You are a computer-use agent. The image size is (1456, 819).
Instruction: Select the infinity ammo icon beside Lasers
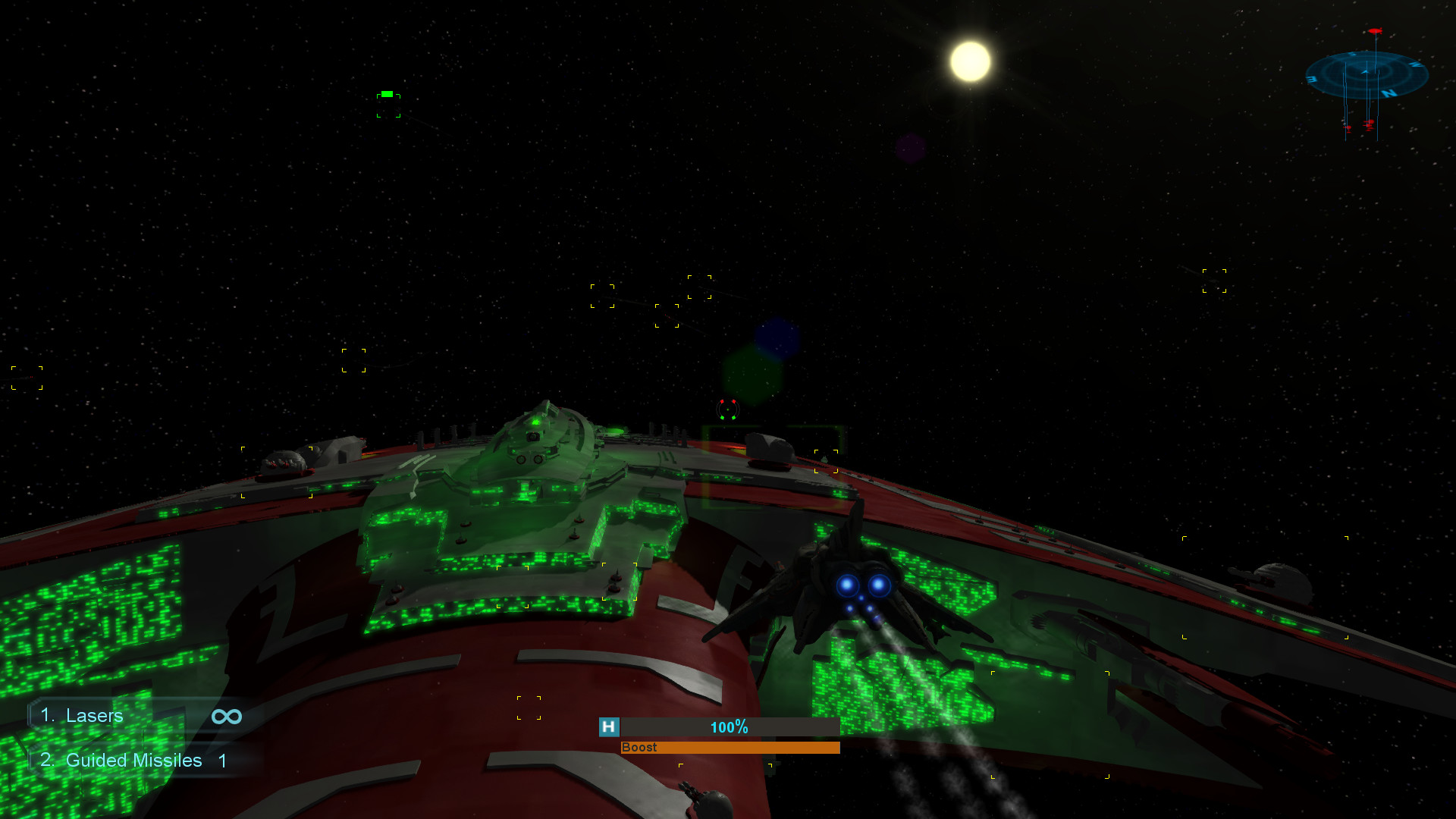[226, 717]
